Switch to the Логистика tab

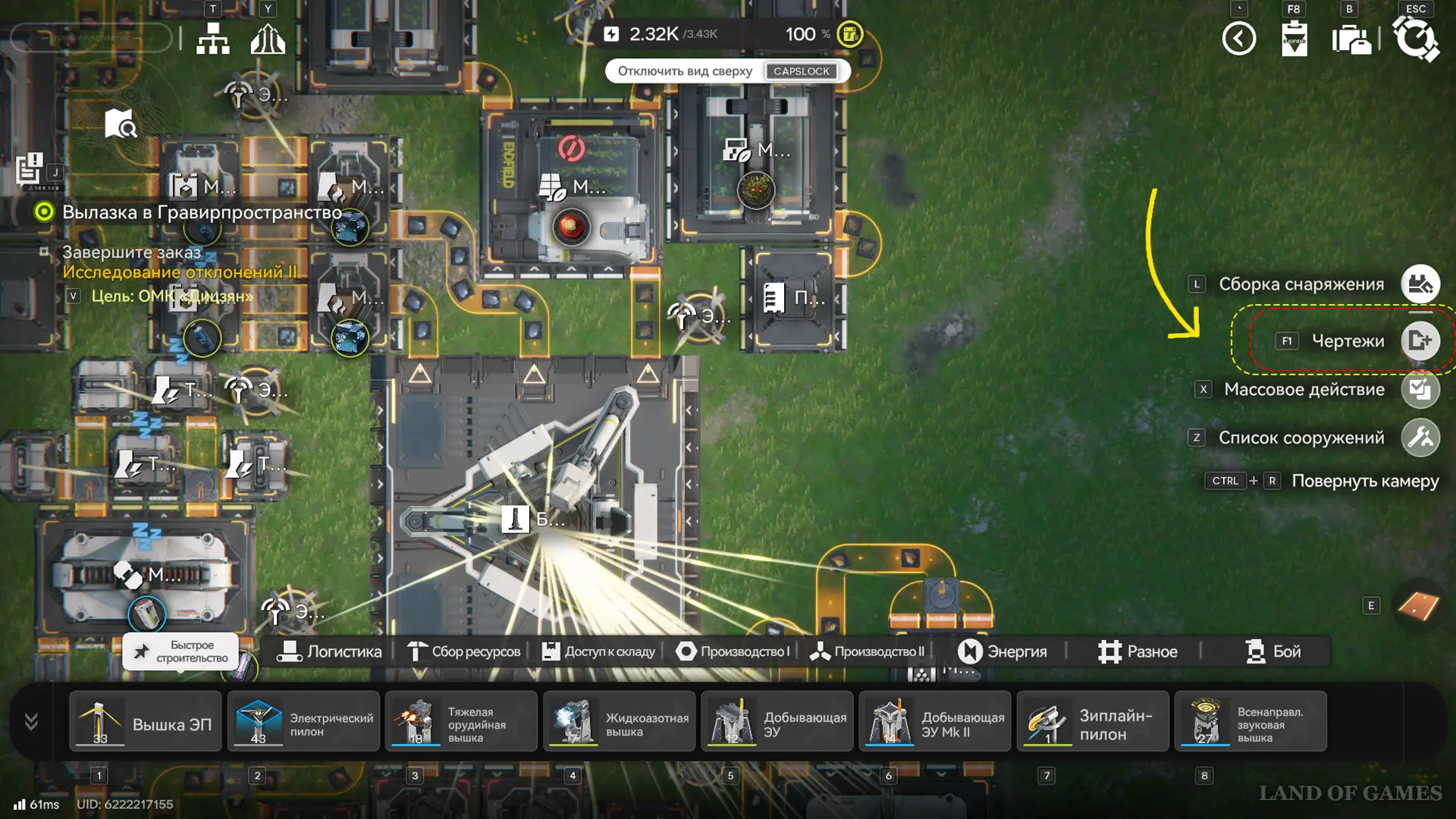pos(330,651)
